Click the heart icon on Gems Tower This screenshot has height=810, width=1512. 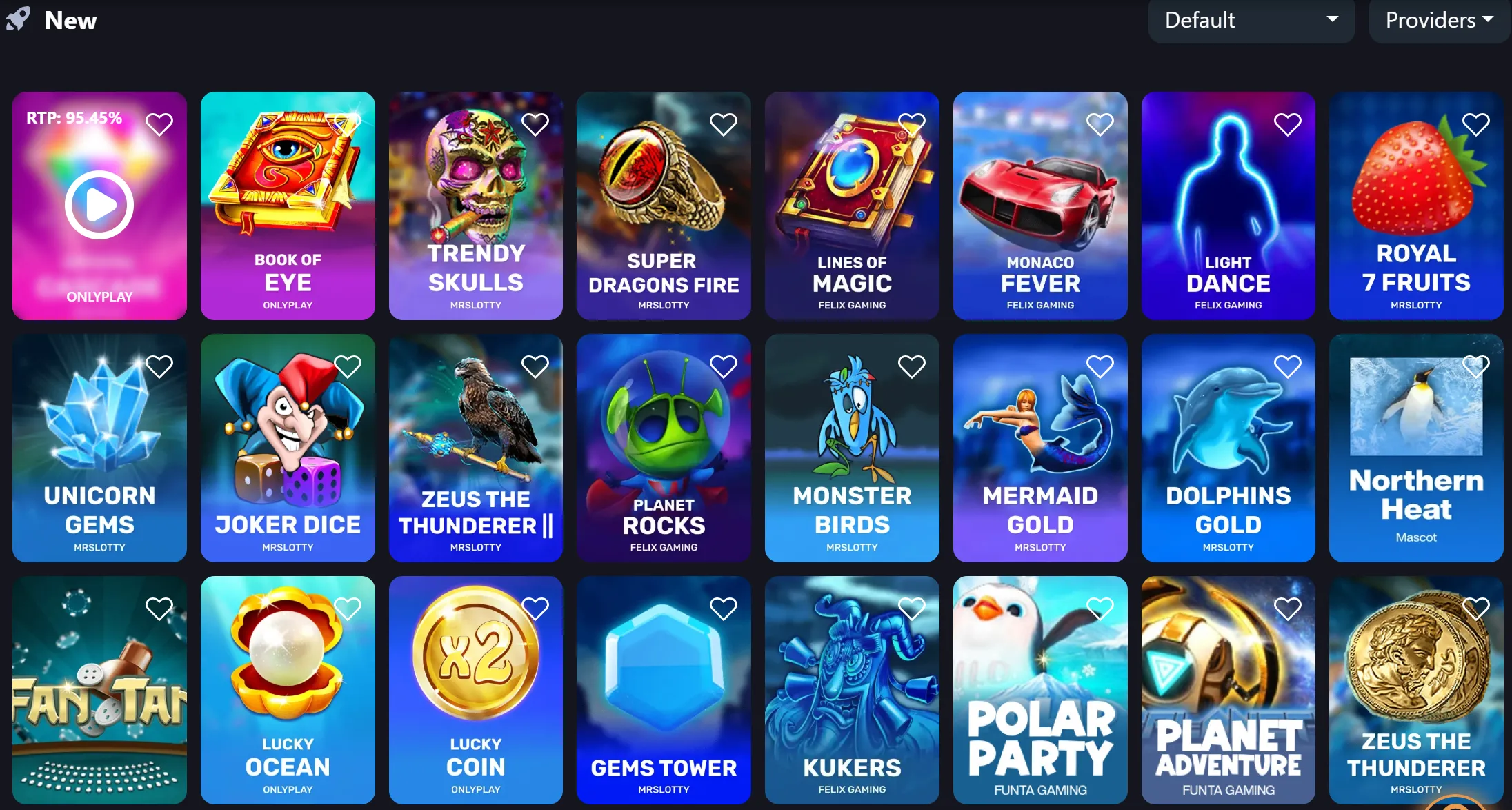(724, 609)
